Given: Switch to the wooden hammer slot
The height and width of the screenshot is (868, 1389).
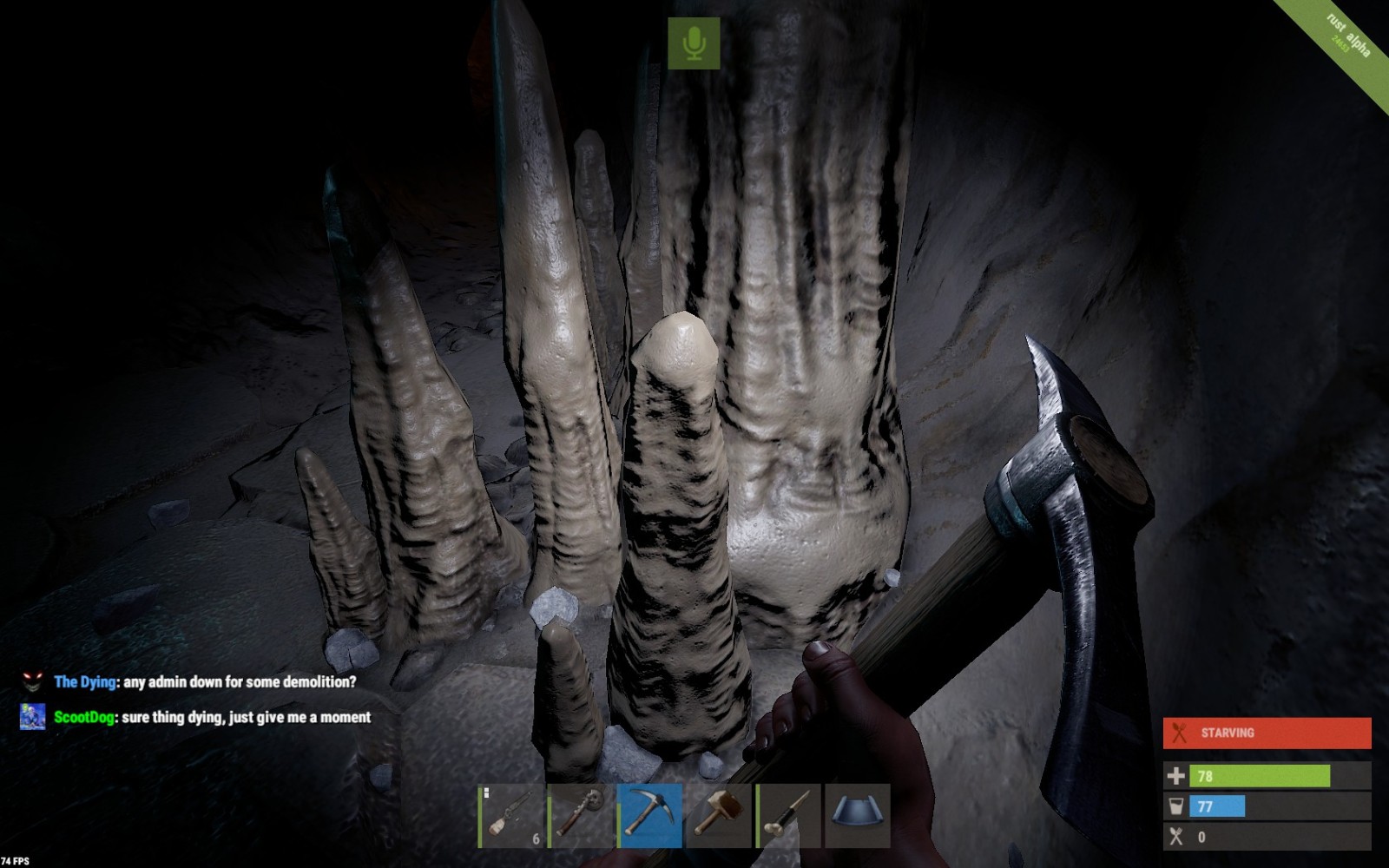Looking at the screenshot, I should coord(719,816).
